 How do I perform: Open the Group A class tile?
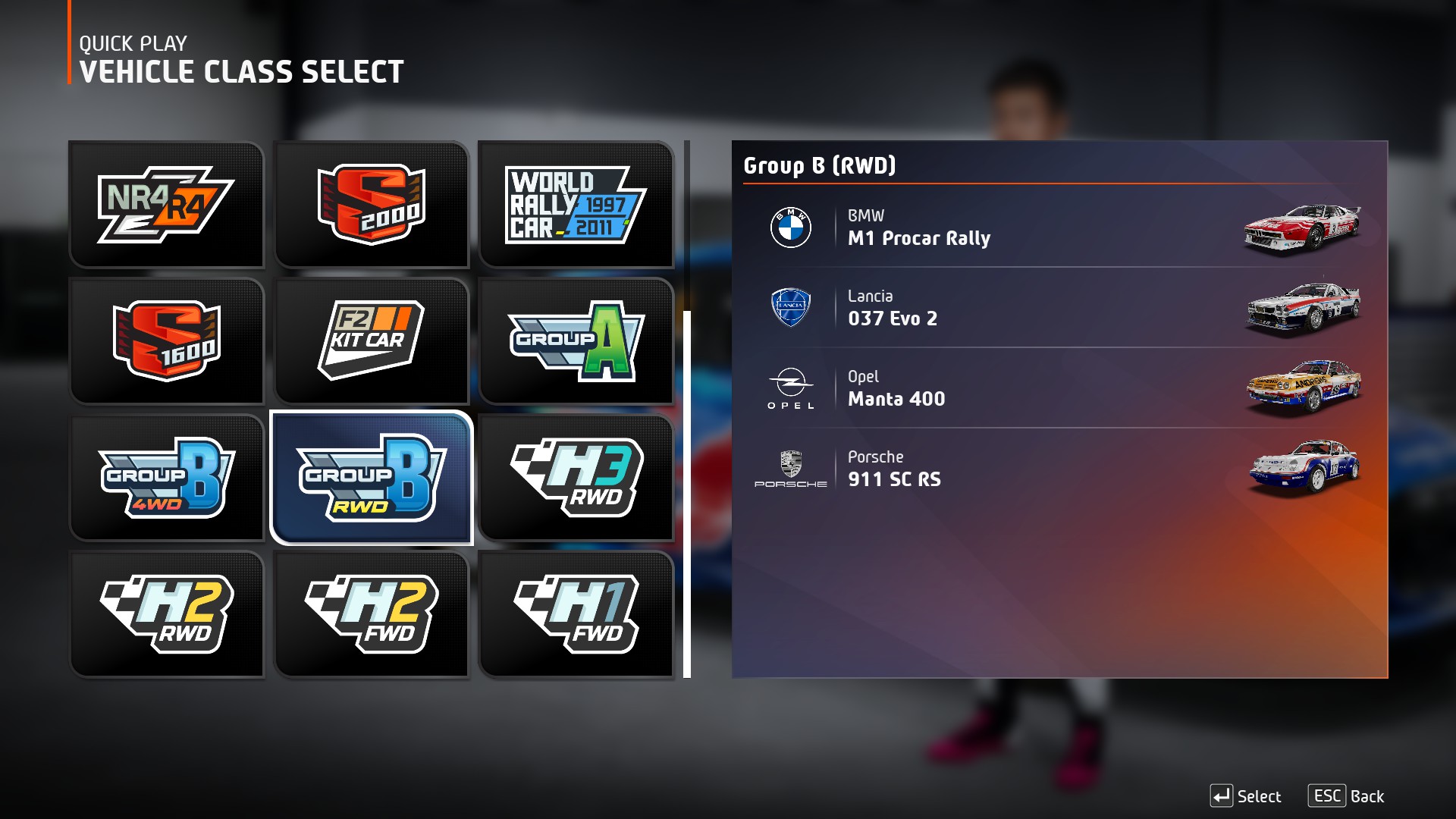coord(576,341)
